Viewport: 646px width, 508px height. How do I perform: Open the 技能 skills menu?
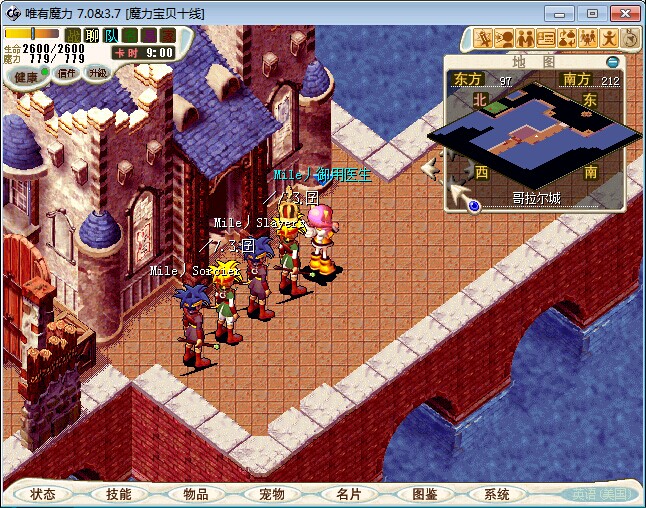[x=119, y=494]
